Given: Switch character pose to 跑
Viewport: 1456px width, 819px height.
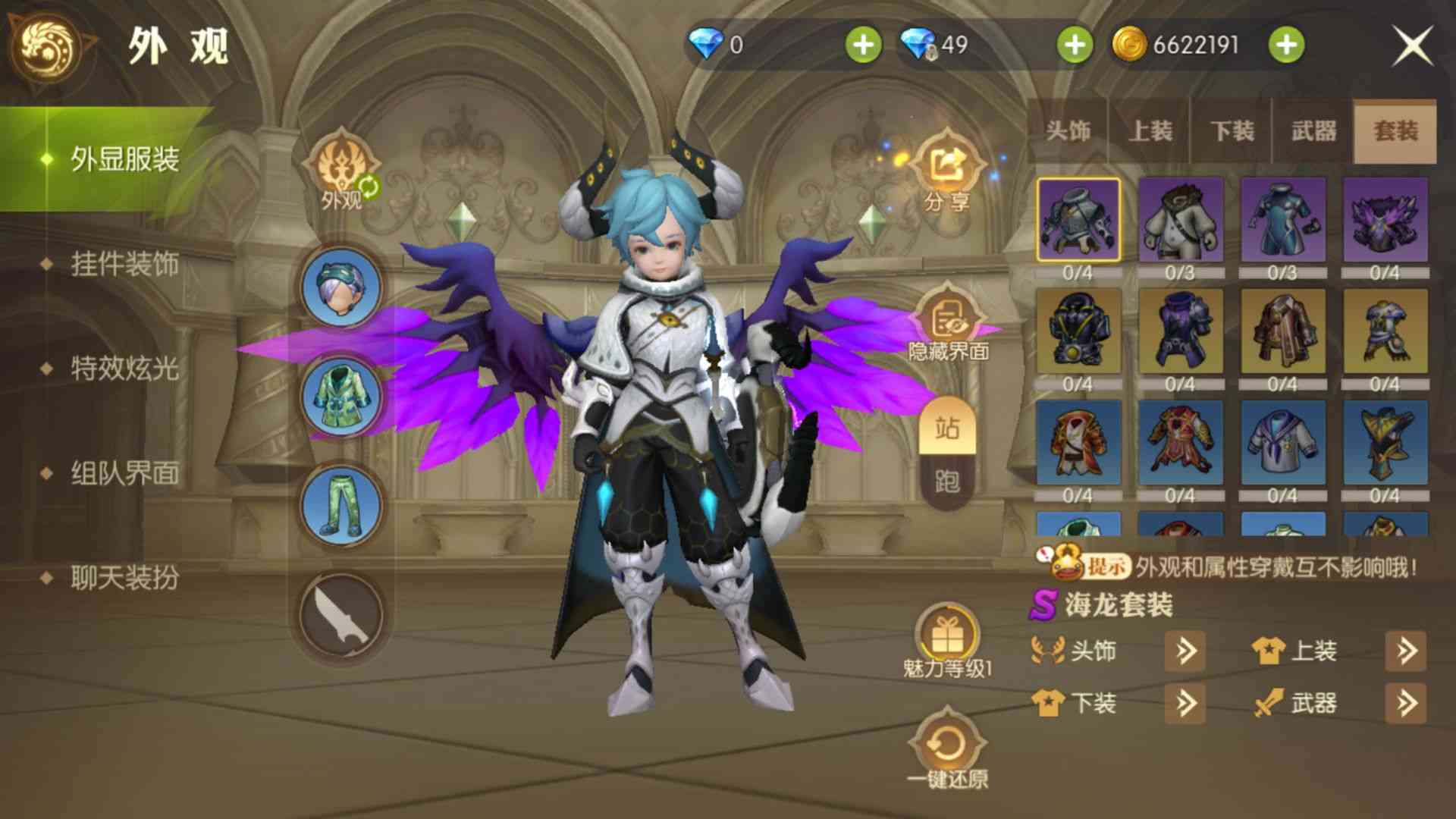Looking at the screenshot, I should click(x=947, y=481).
